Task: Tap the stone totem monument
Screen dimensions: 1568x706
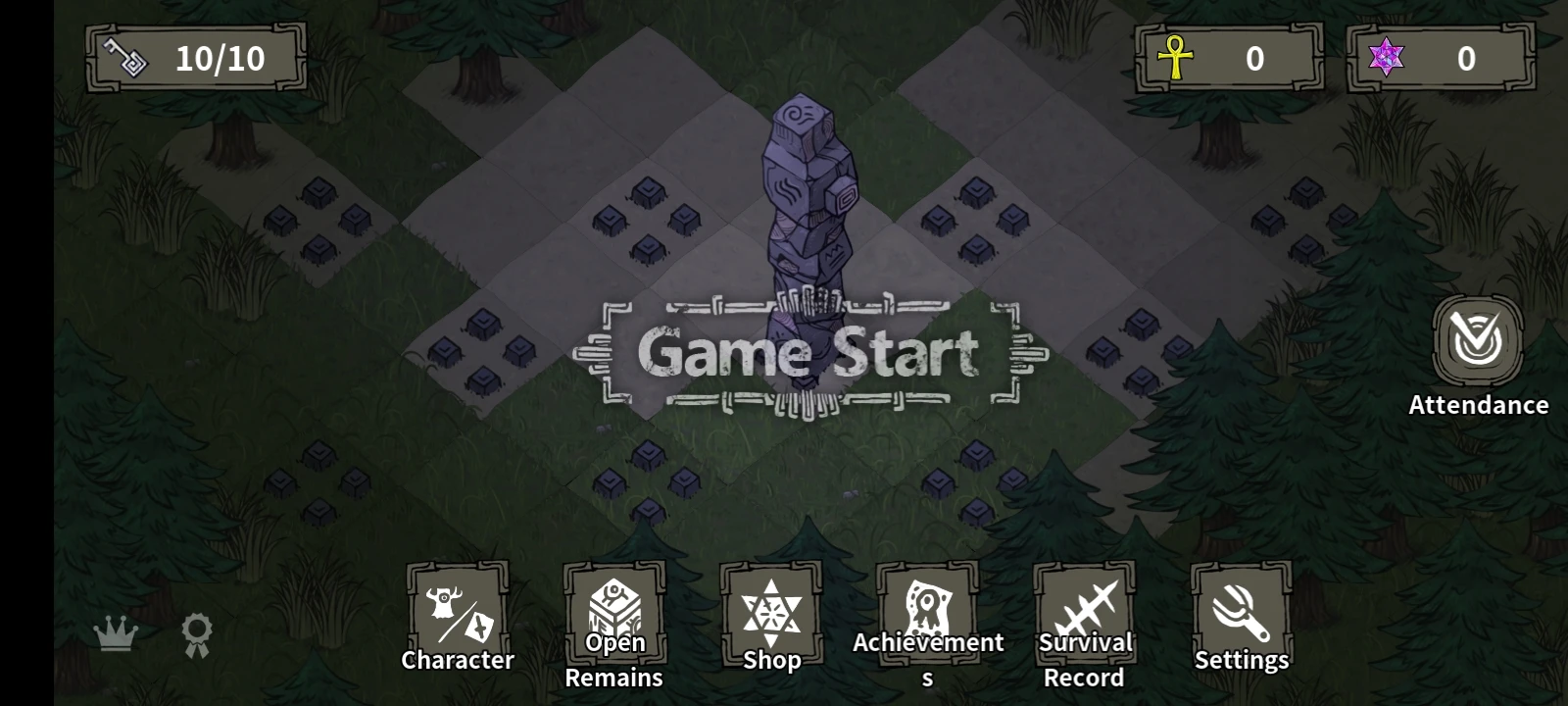Action: tap(809, 196)
